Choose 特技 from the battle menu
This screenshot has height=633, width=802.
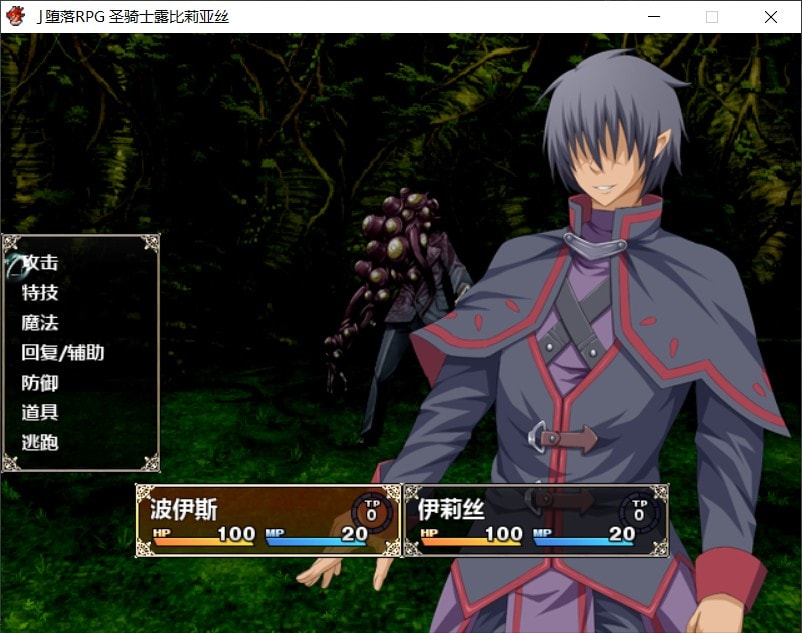coord(40,293)
